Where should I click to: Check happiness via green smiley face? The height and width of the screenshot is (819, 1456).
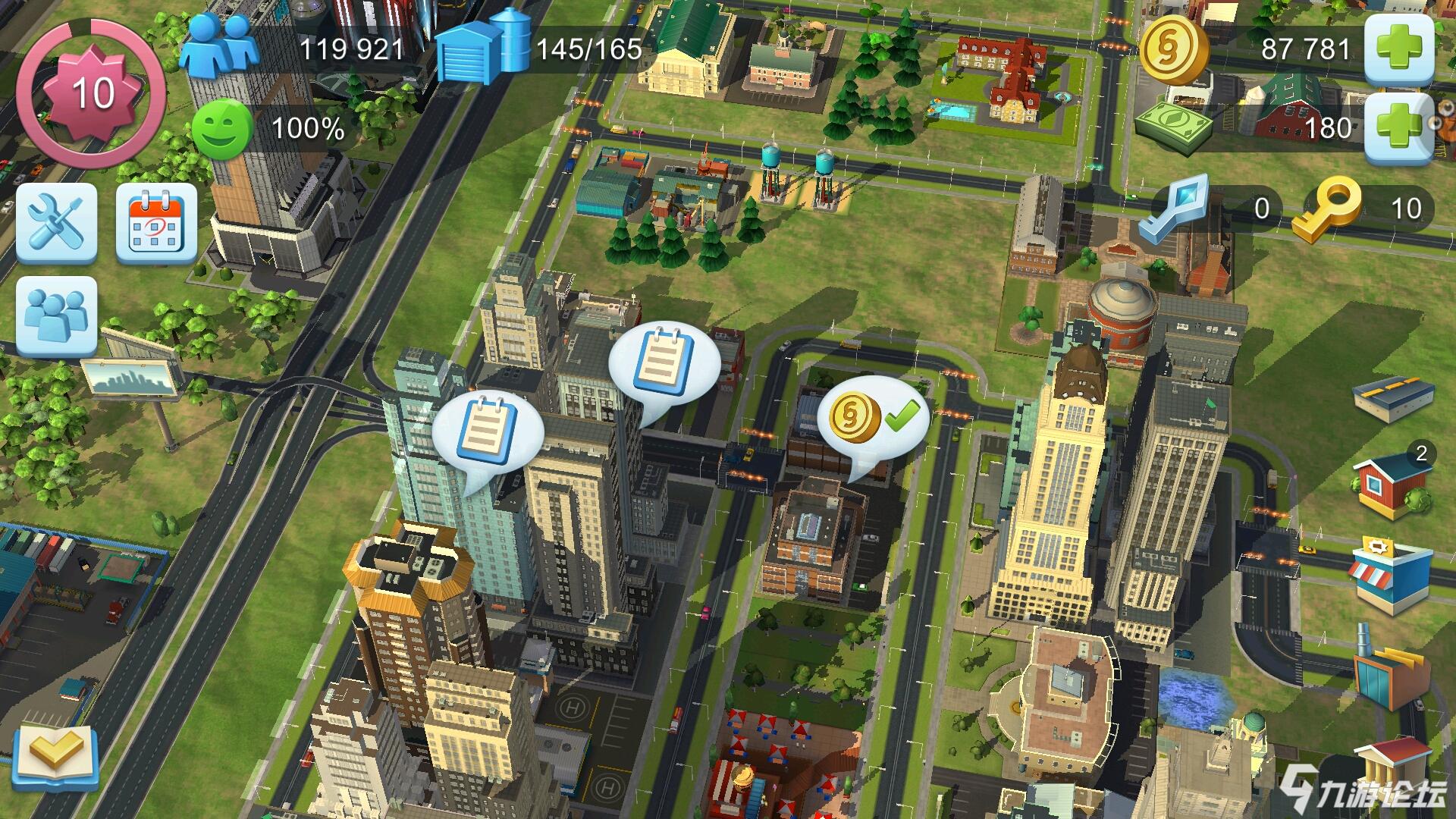point(221,129)
